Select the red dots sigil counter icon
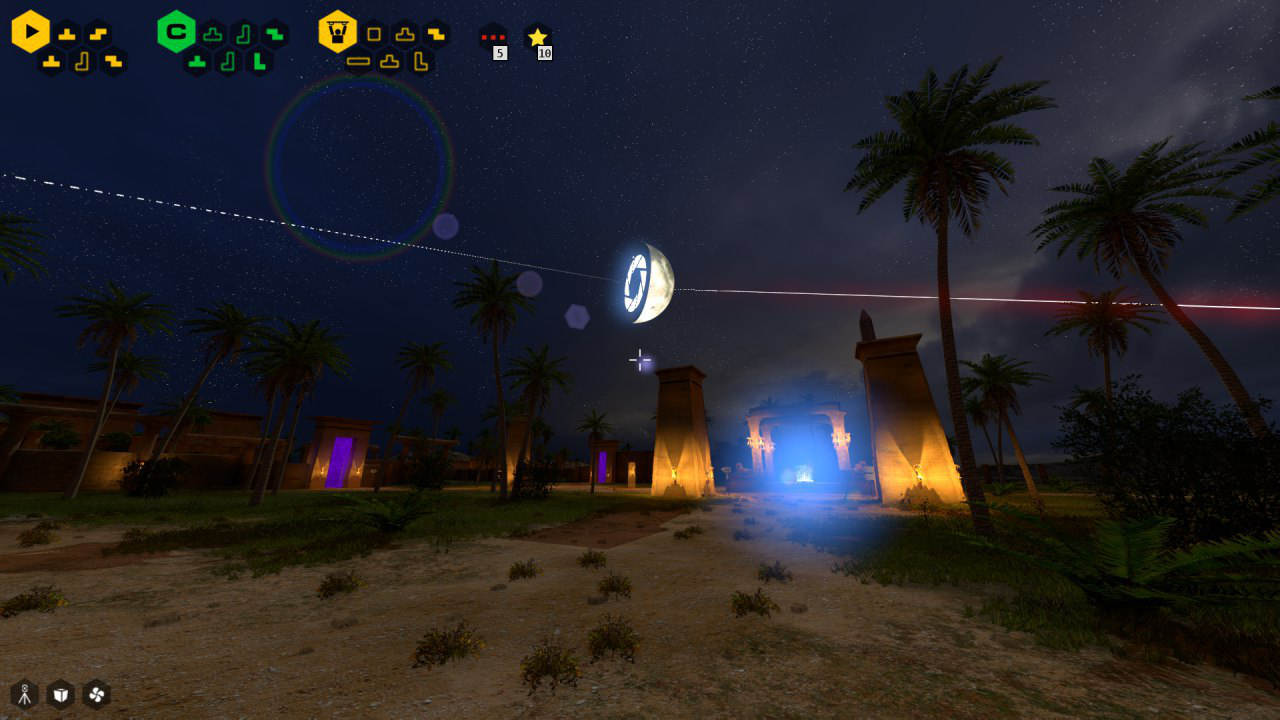This screenshot has width=1280, height=720. (x=493, y=38)
